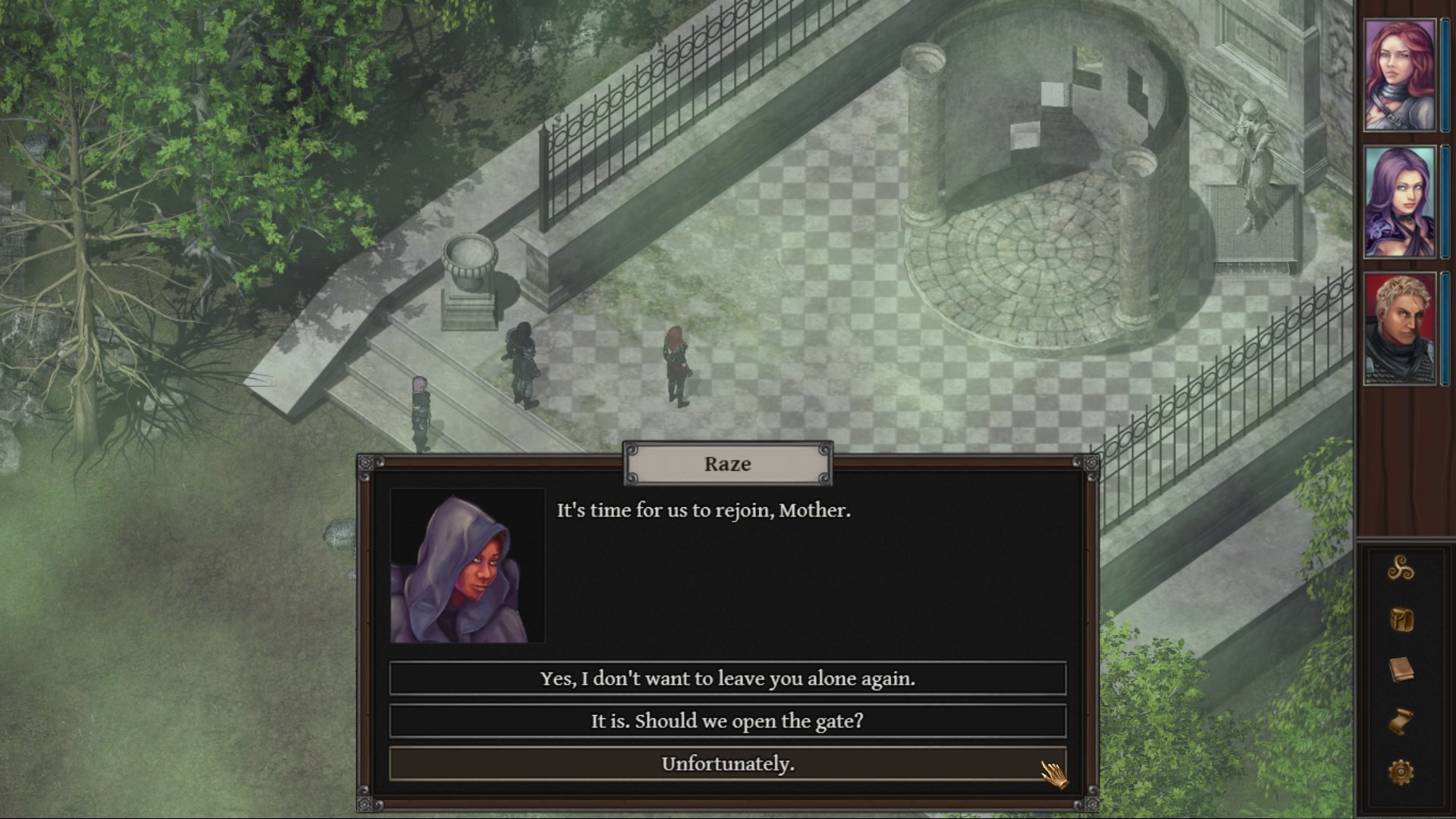Select the red-haired woman party portrait
Screen dimensions: 1456x819
coord(1399,75)
